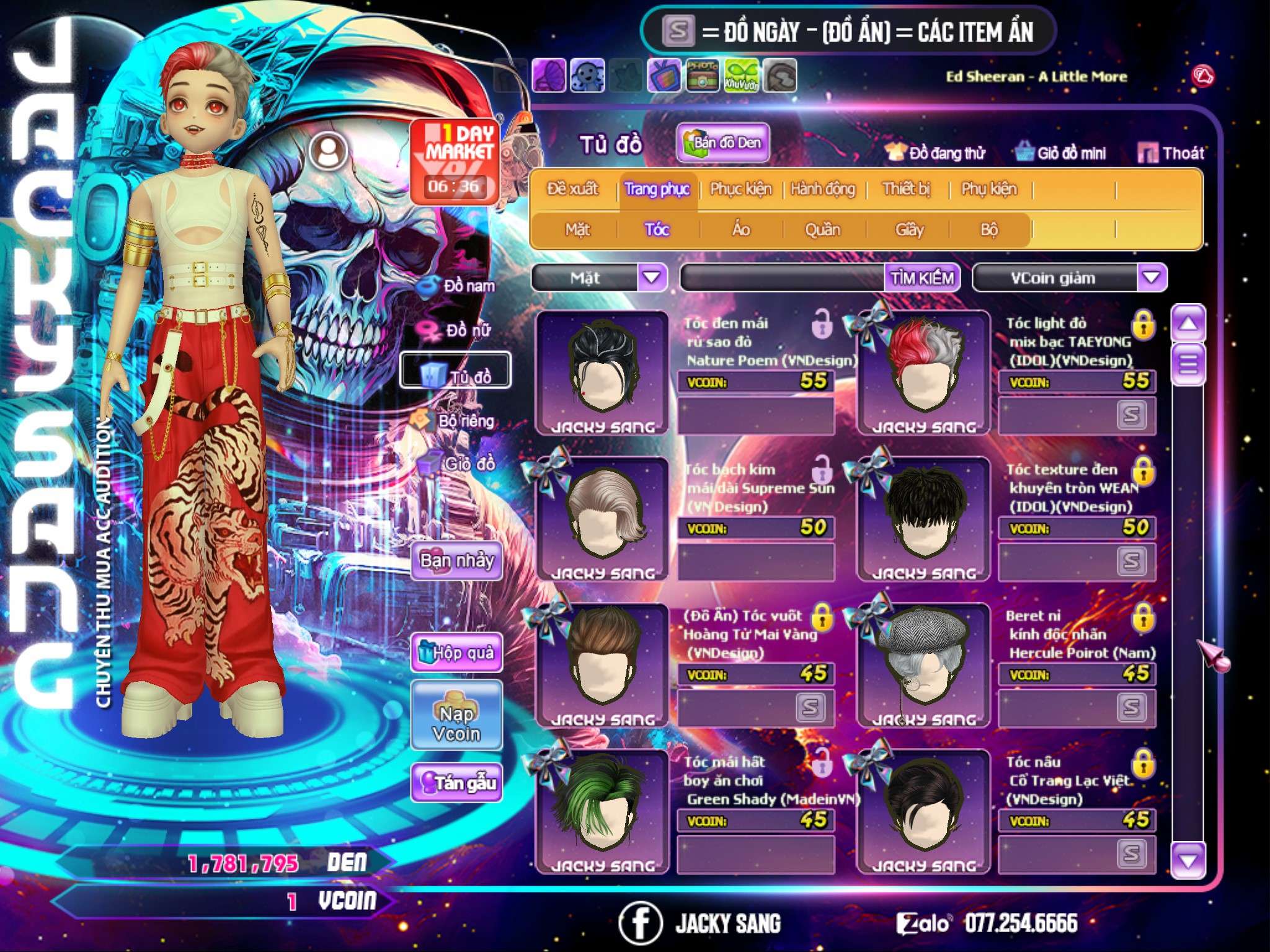Switch to the Phục kiện tab
This screenshot has width=1270, height=952.
coord(741,189)
